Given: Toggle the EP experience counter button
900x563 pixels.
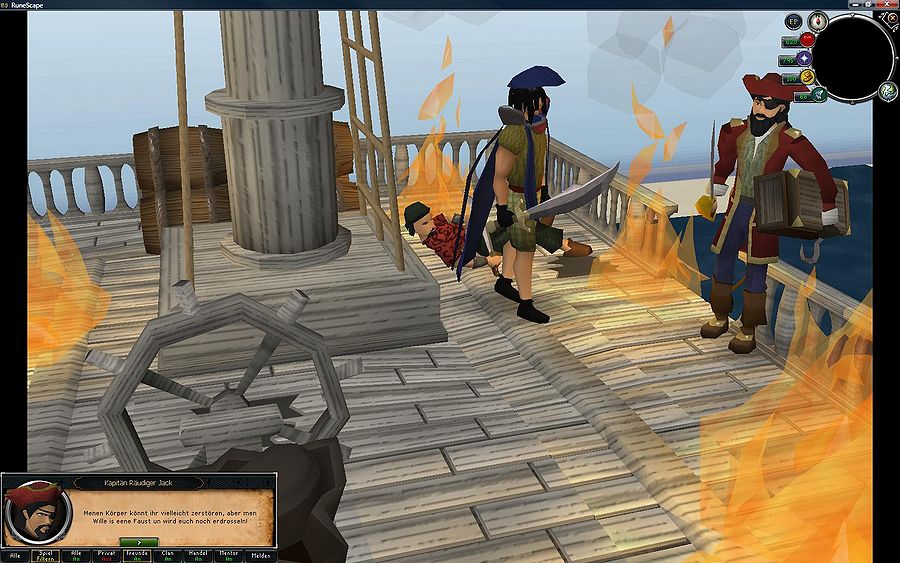Looking at the screenshot, I should [793, 20].
